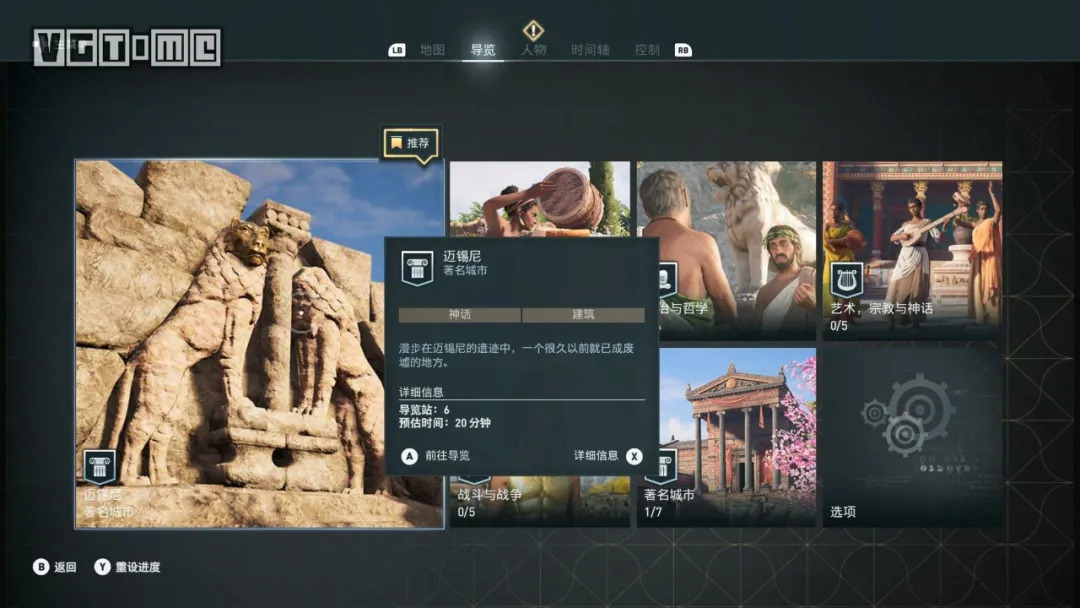The image size is (1080, 608).
Task: Open the 控制 tab
Action: (647, 50)
